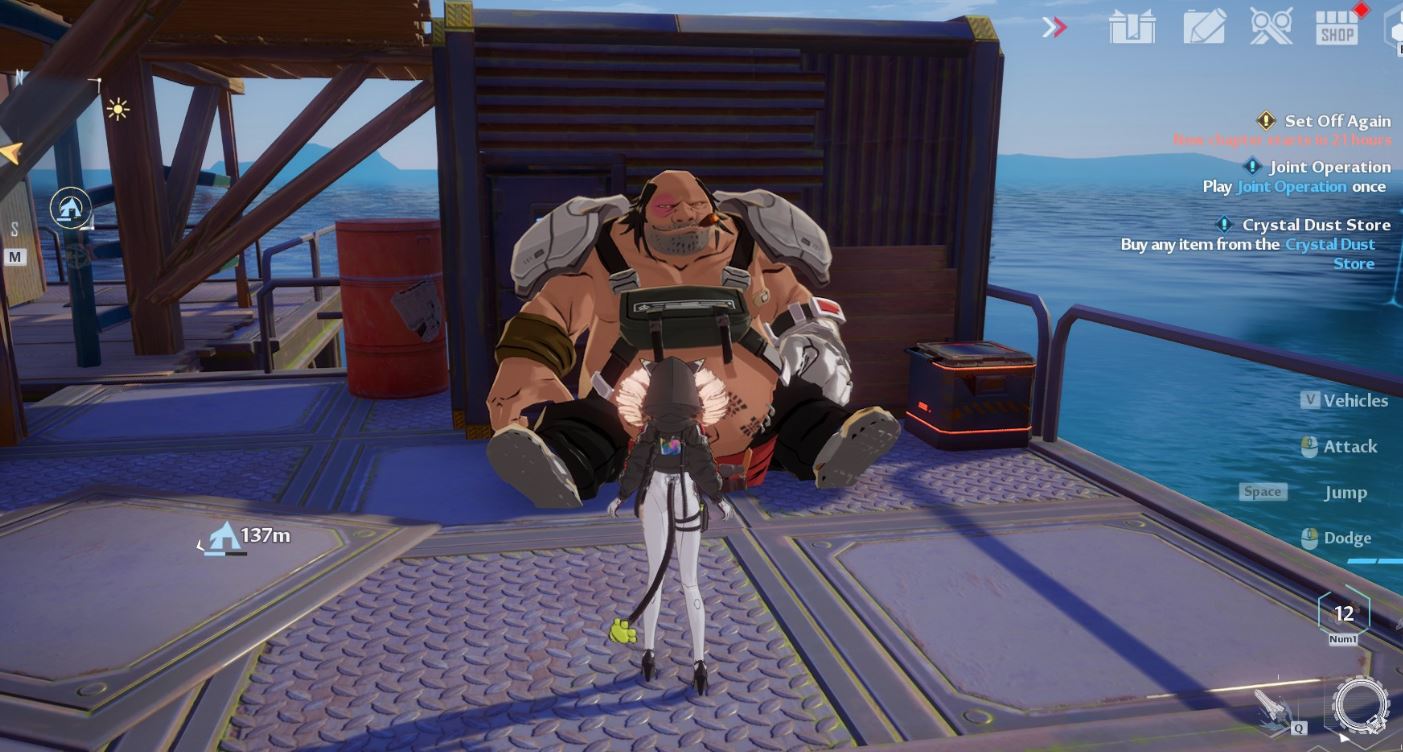
Task: Expand the red double-chevron side panel
Action: point(1055,27)
